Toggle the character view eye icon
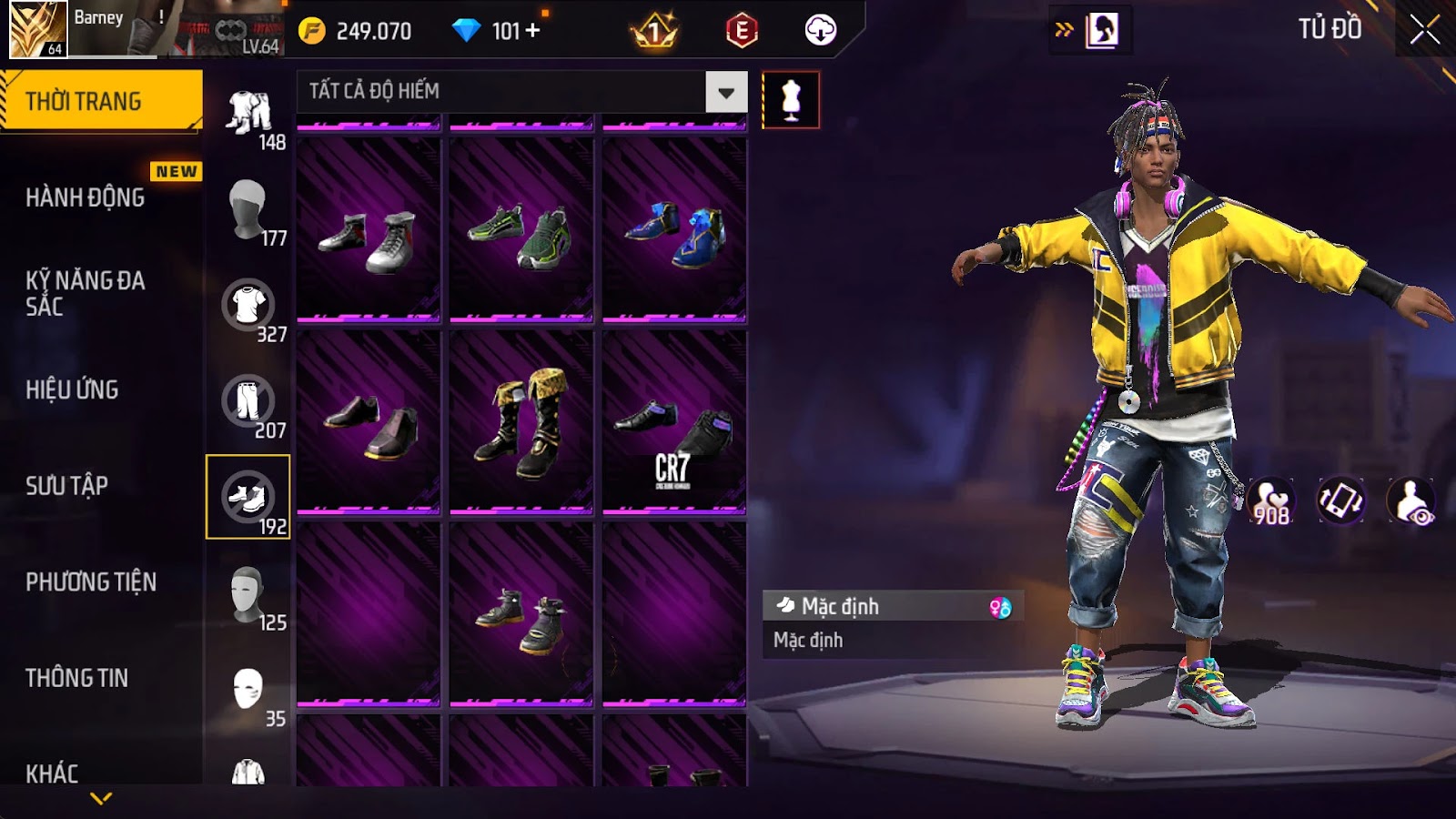 (x=1411, y=501)
